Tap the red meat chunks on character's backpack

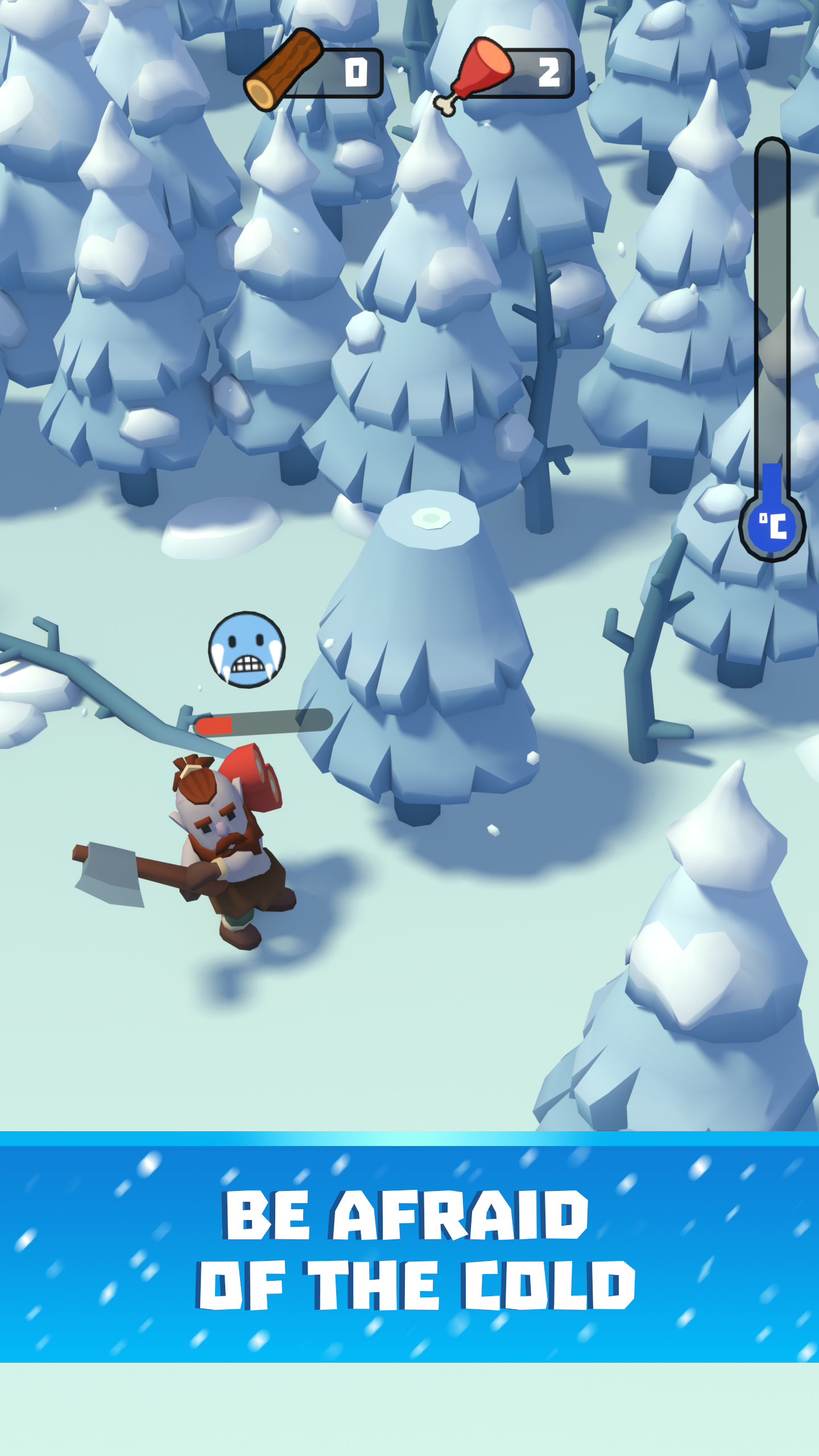pyautogui.click(x=256, y=791)
